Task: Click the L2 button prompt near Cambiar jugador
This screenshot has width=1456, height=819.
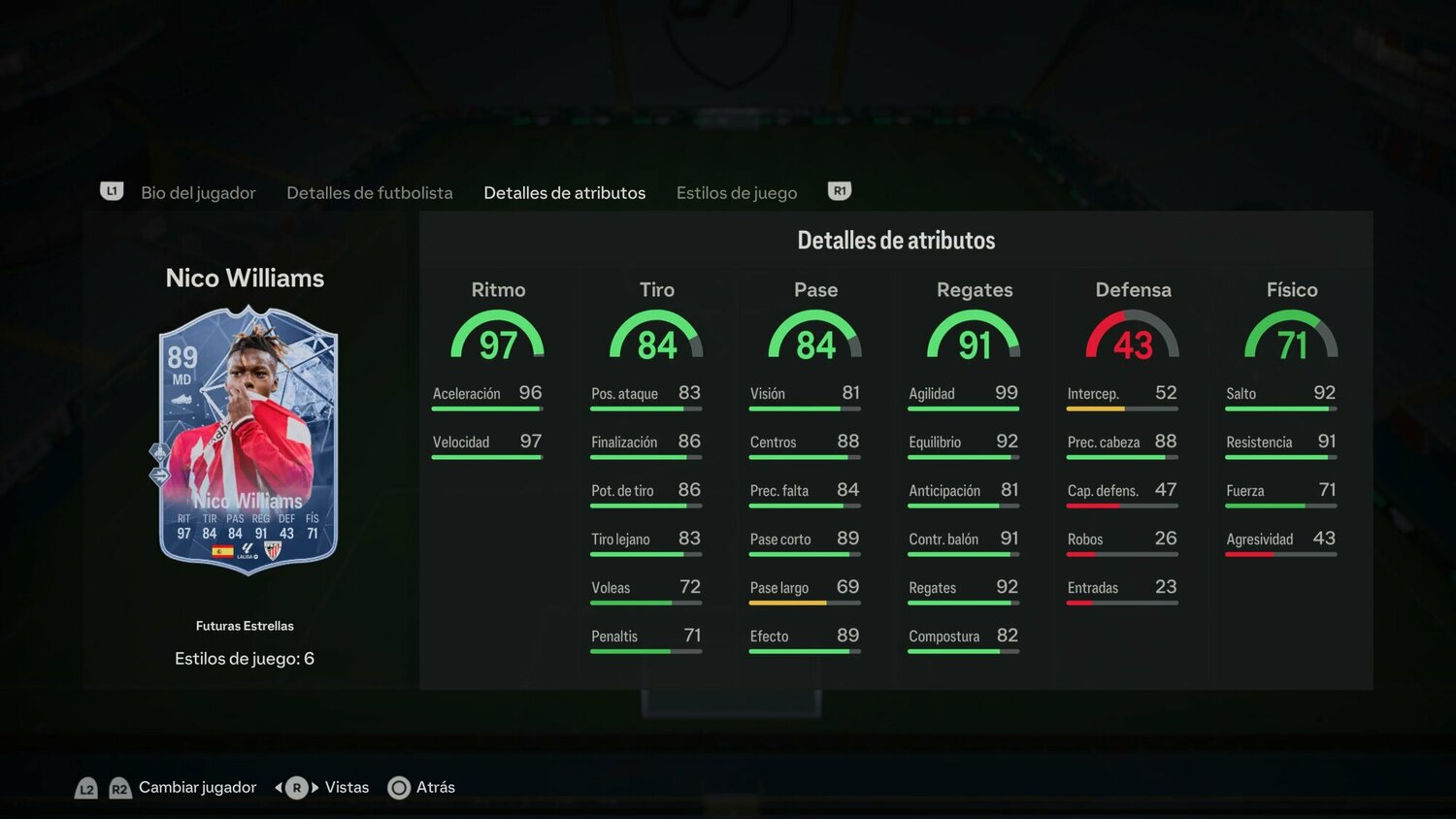Action: point(86,788)
